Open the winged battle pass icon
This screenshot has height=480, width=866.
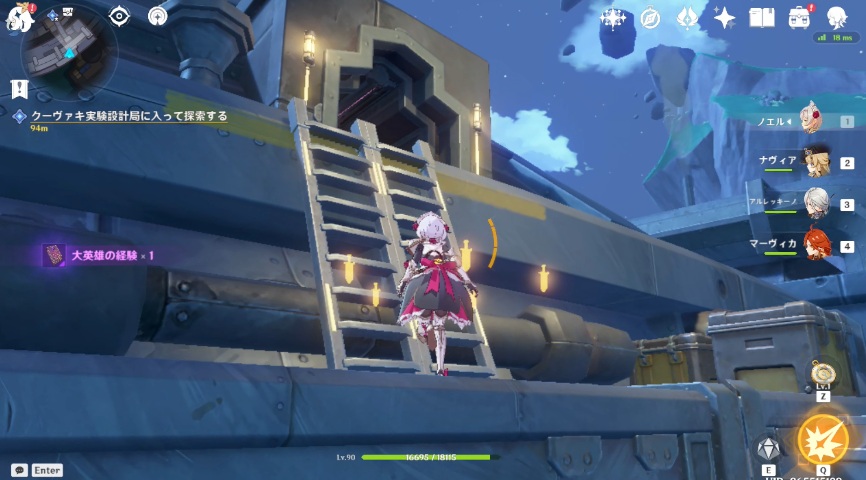tap(687, 18)
